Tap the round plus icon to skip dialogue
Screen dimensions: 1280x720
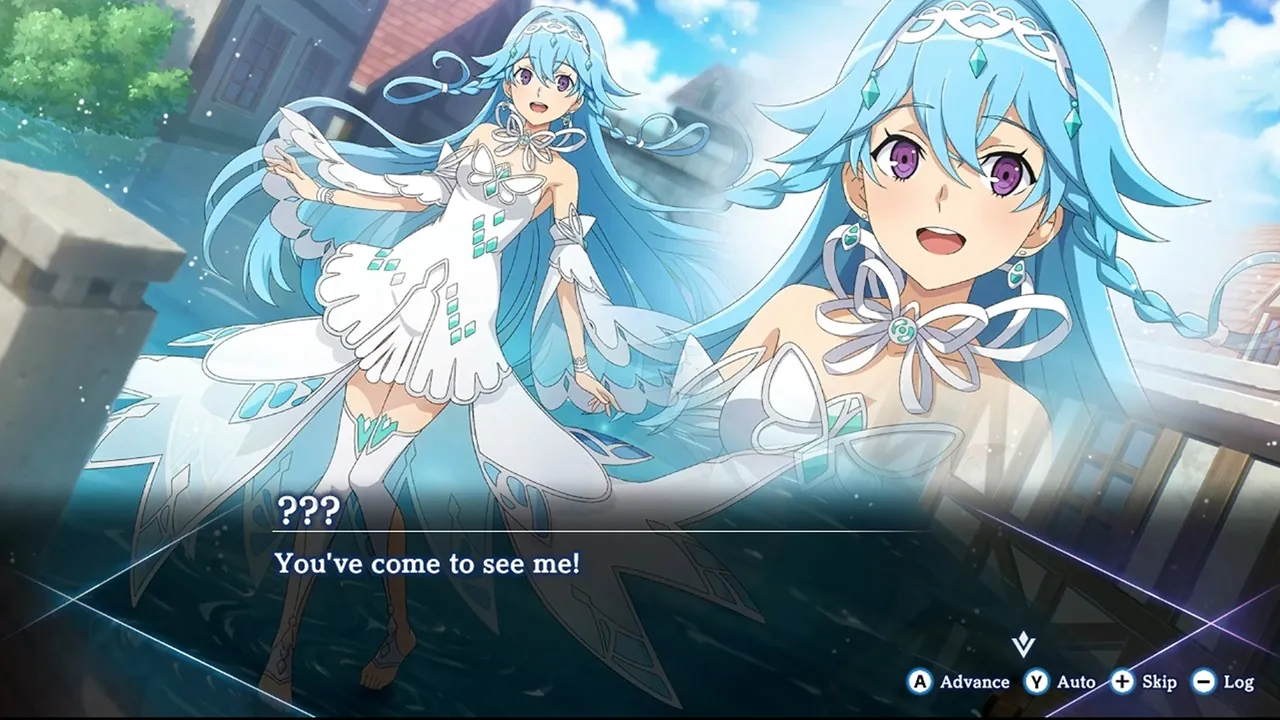click(1120, 682)
